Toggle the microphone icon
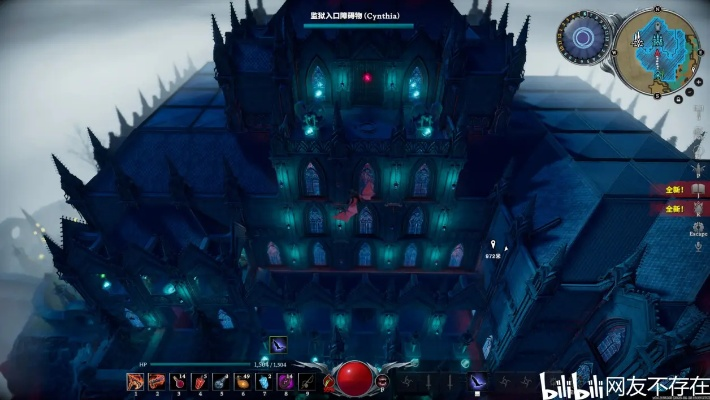Image resolution: width=710 pixels, height=400 pixels. click(699, 247)
